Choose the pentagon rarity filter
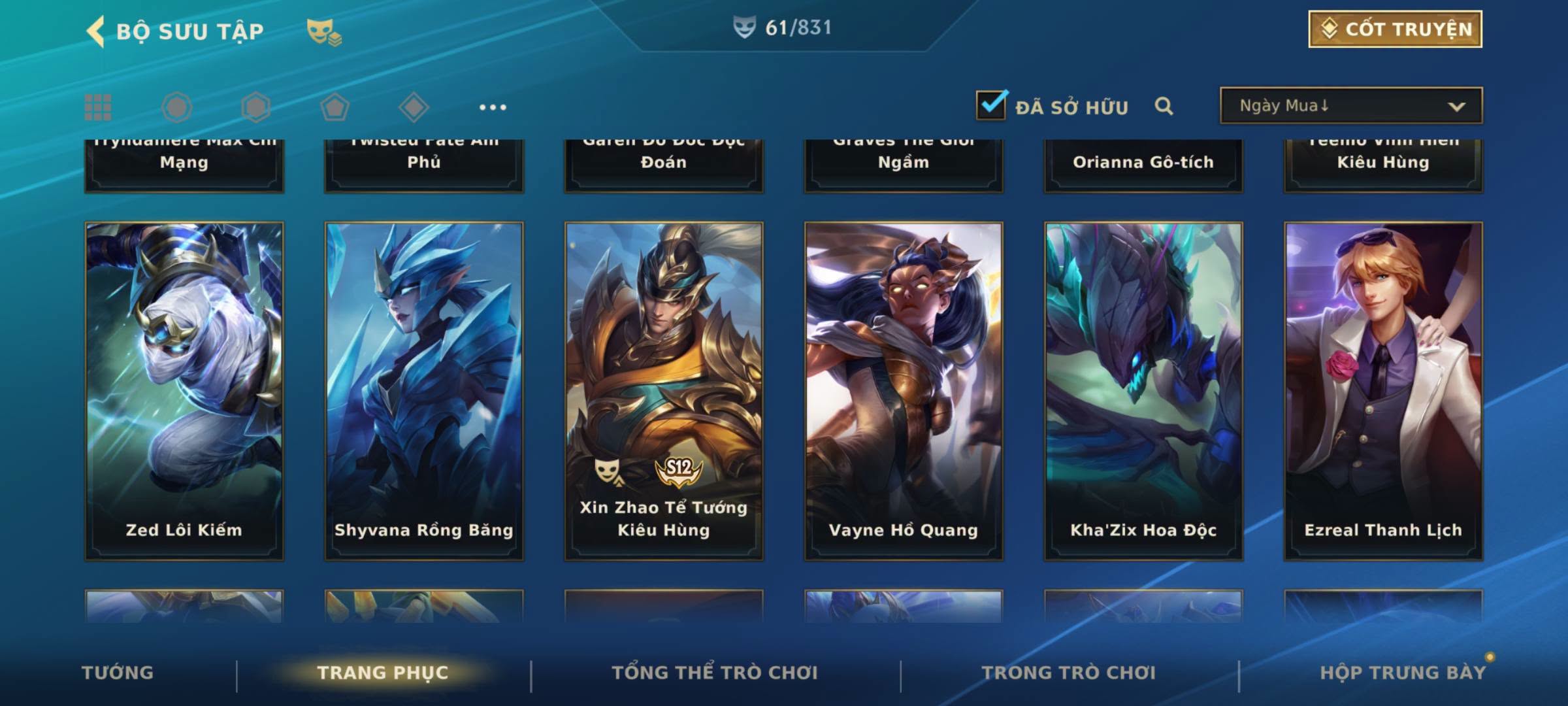 [x=335, y=107]
